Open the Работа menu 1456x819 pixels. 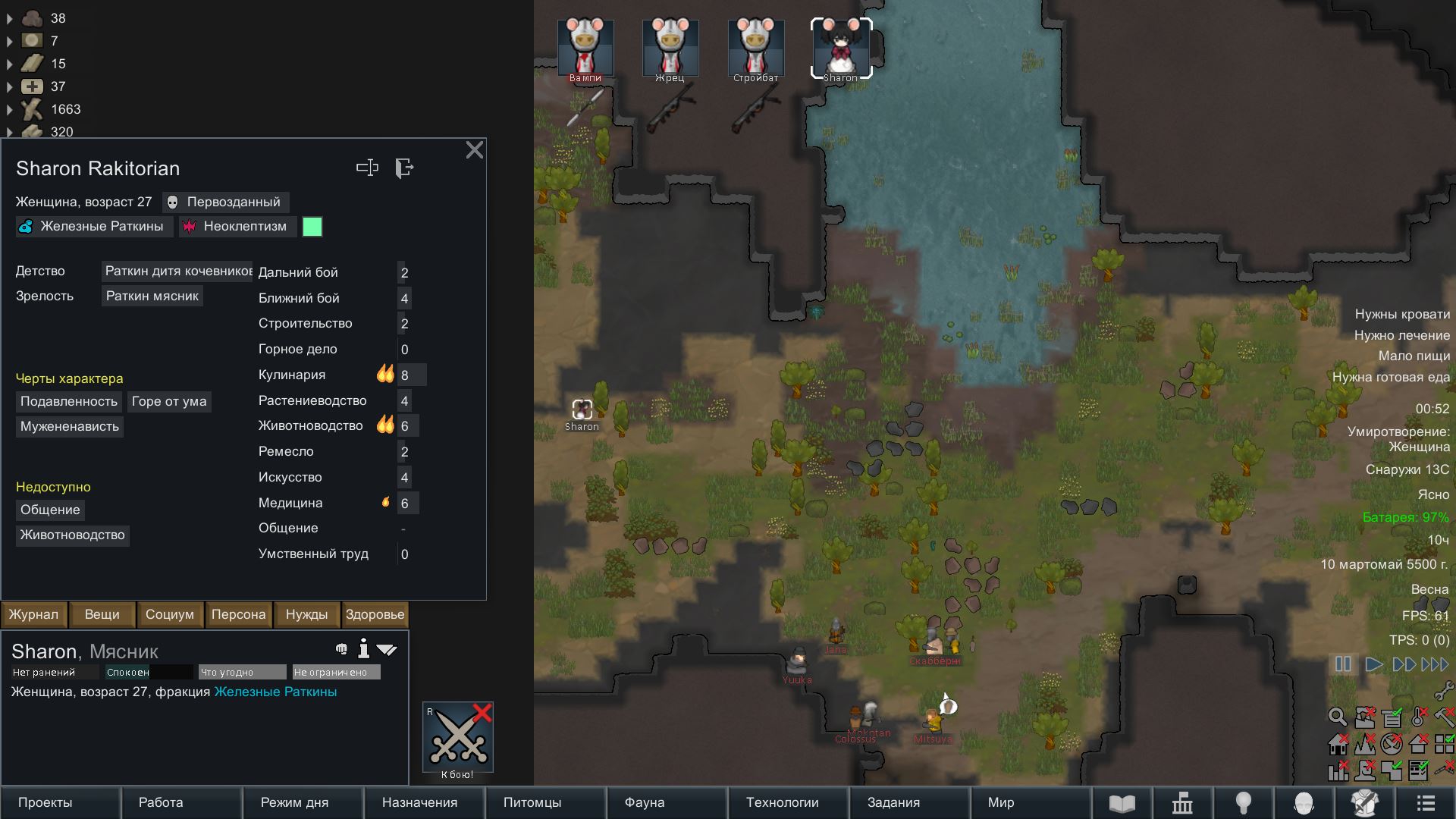[x=161, y=802]
